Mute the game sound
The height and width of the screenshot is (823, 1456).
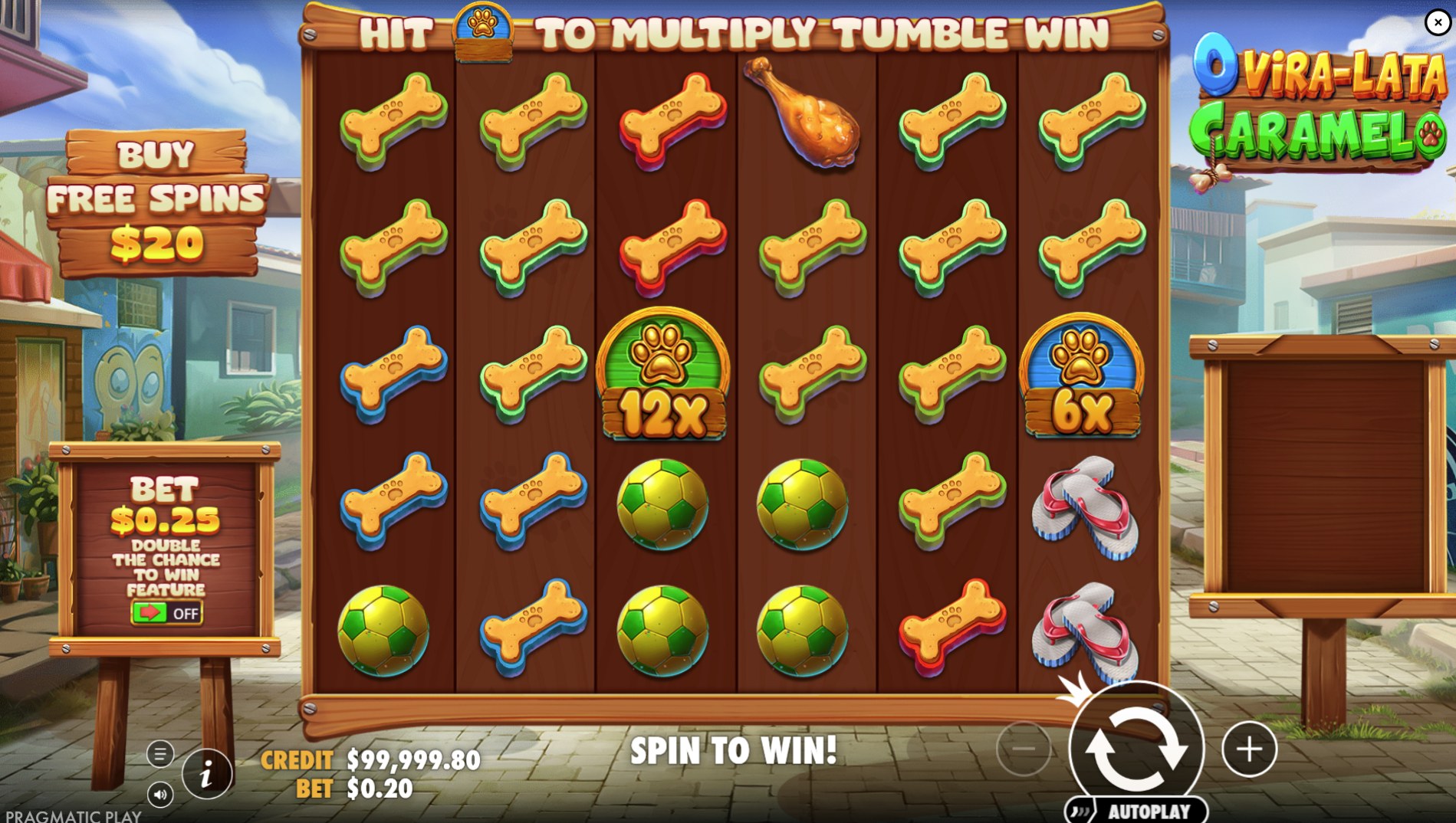(x=160, y=795)
